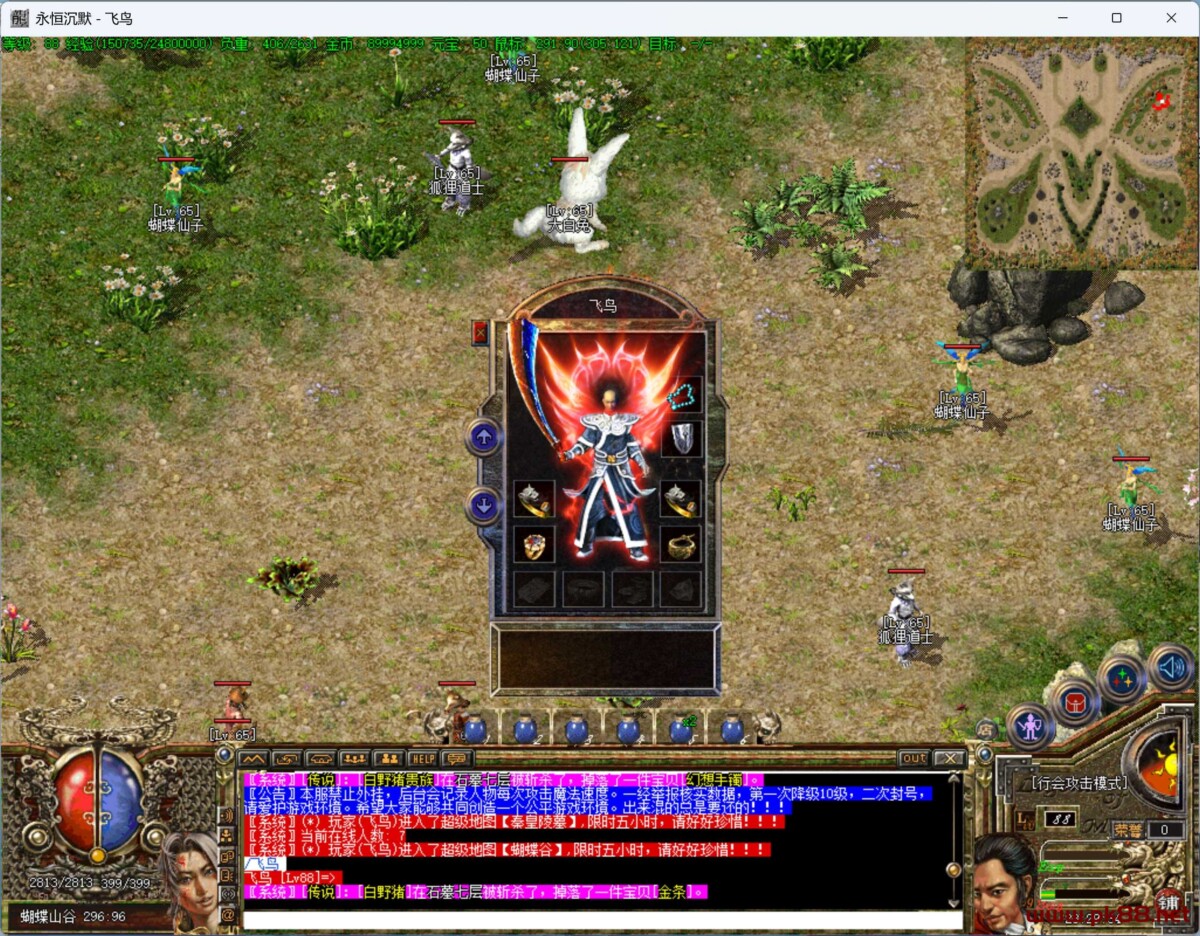
Task: Click the up arrow on character panel
Action: [x=484, y=437]
